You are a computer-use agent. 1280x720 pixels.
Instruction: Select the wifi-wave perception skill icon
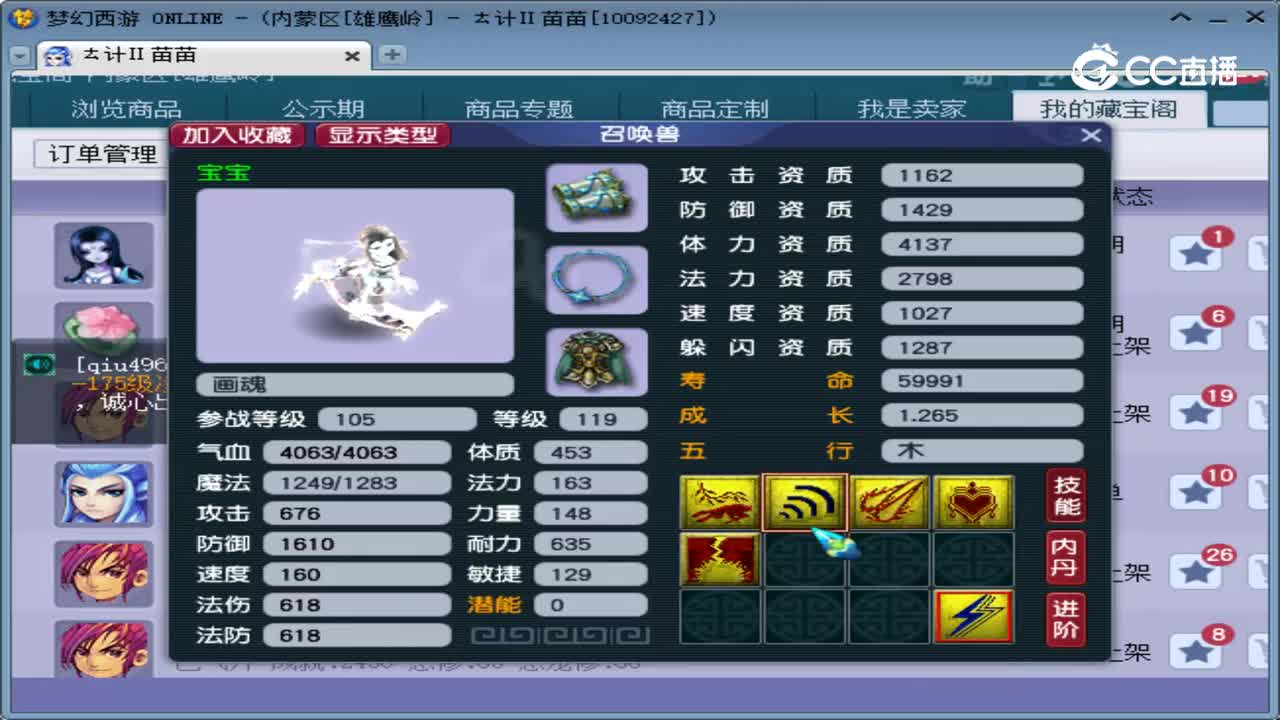(x=805, y=502)
